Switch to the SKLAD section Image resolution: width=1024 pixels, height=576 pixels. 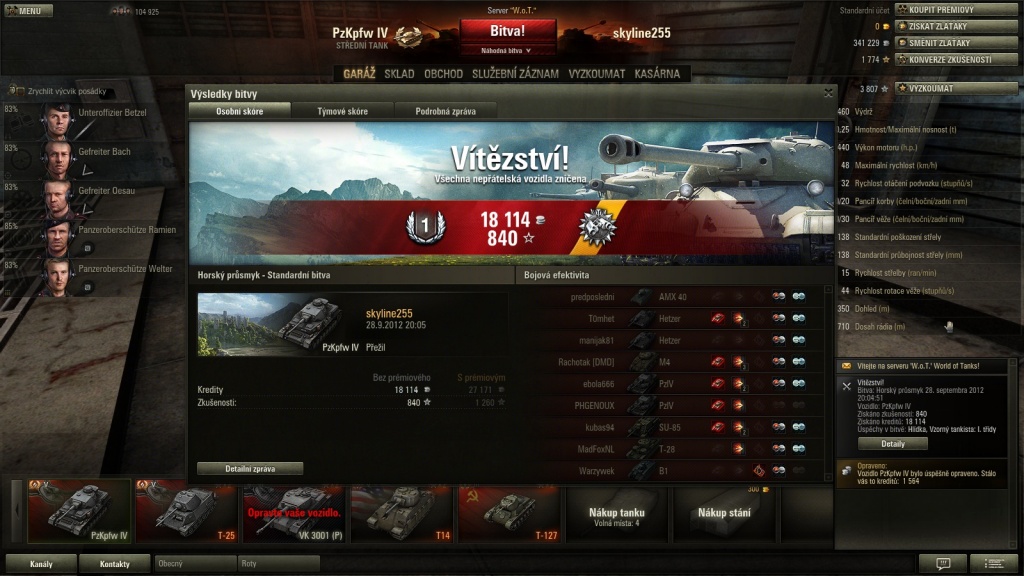[x=399, y=74]
